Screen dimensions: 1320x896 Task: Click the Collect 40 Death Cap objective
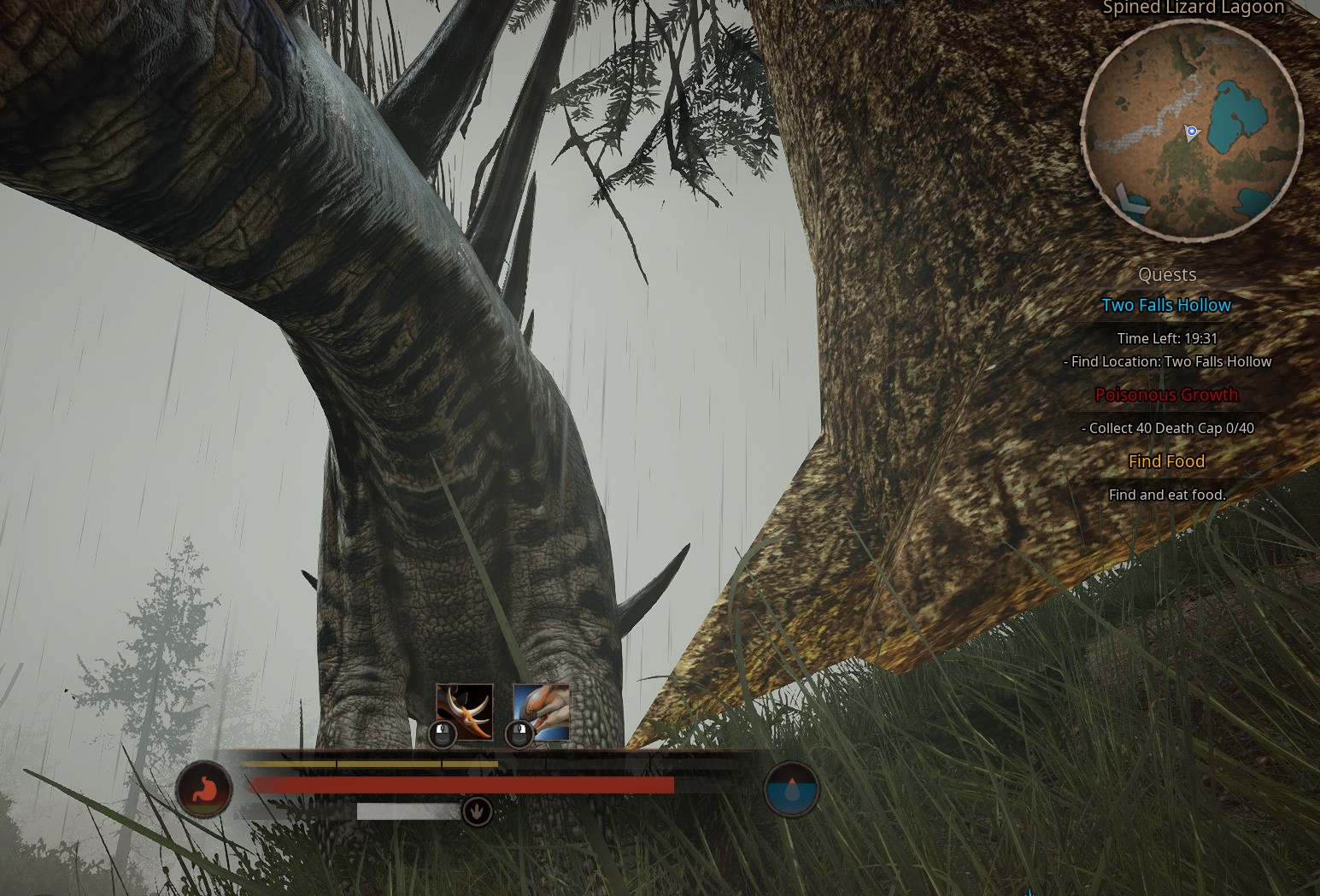(x=1167, y=428)
